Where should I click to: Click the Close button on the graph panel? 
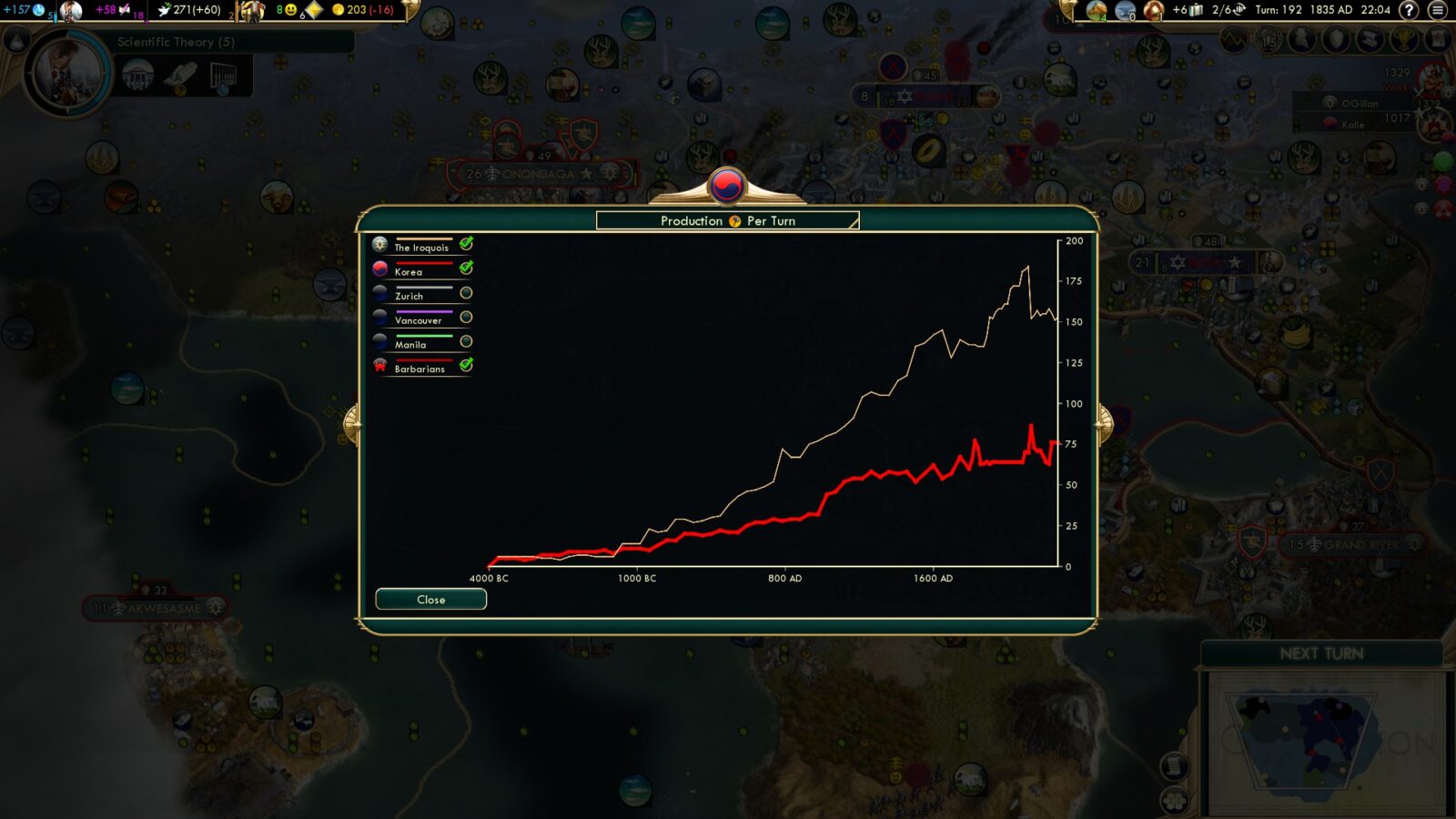pyautogui.click(x=430, y=599)
